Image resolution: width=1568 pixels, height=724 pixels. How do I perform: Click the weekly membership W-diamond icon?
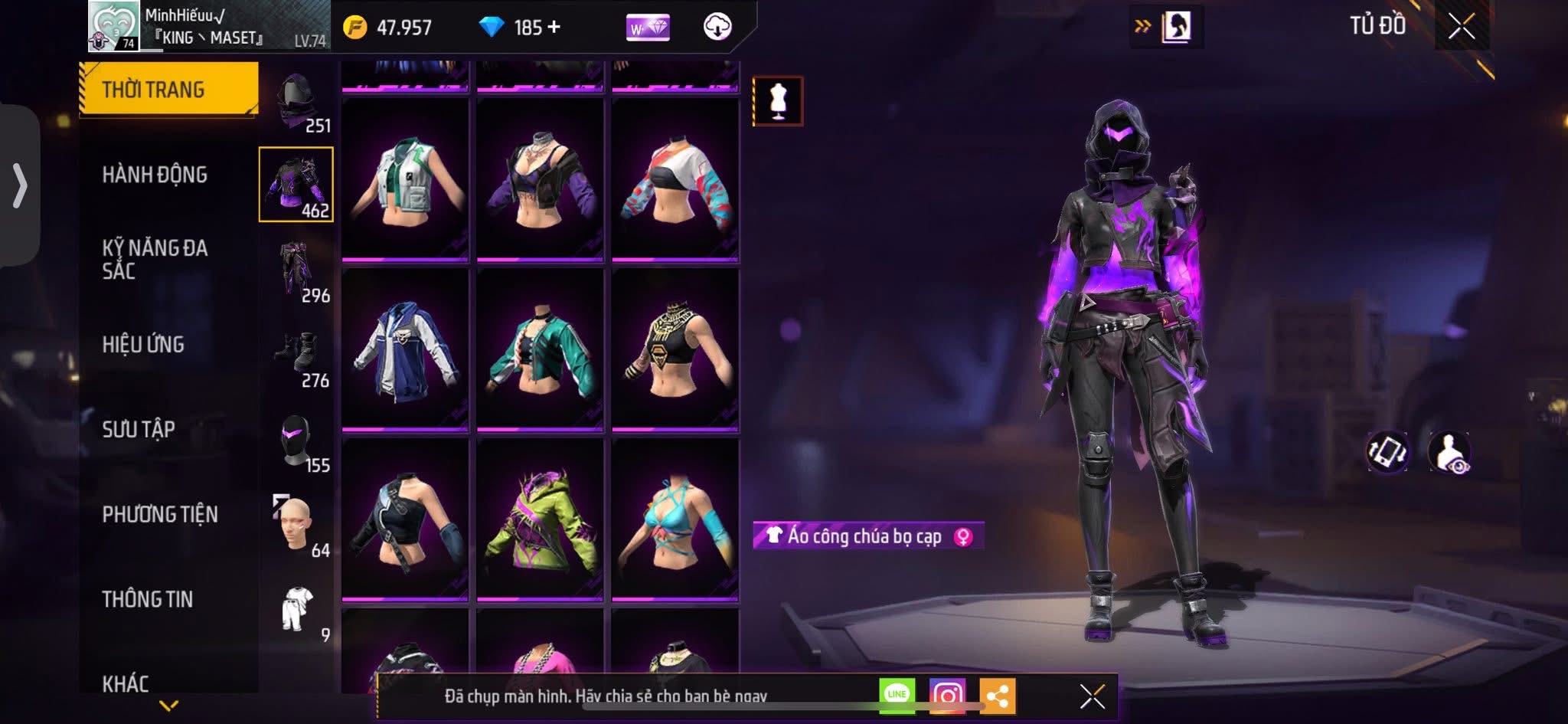click(647, 28)
